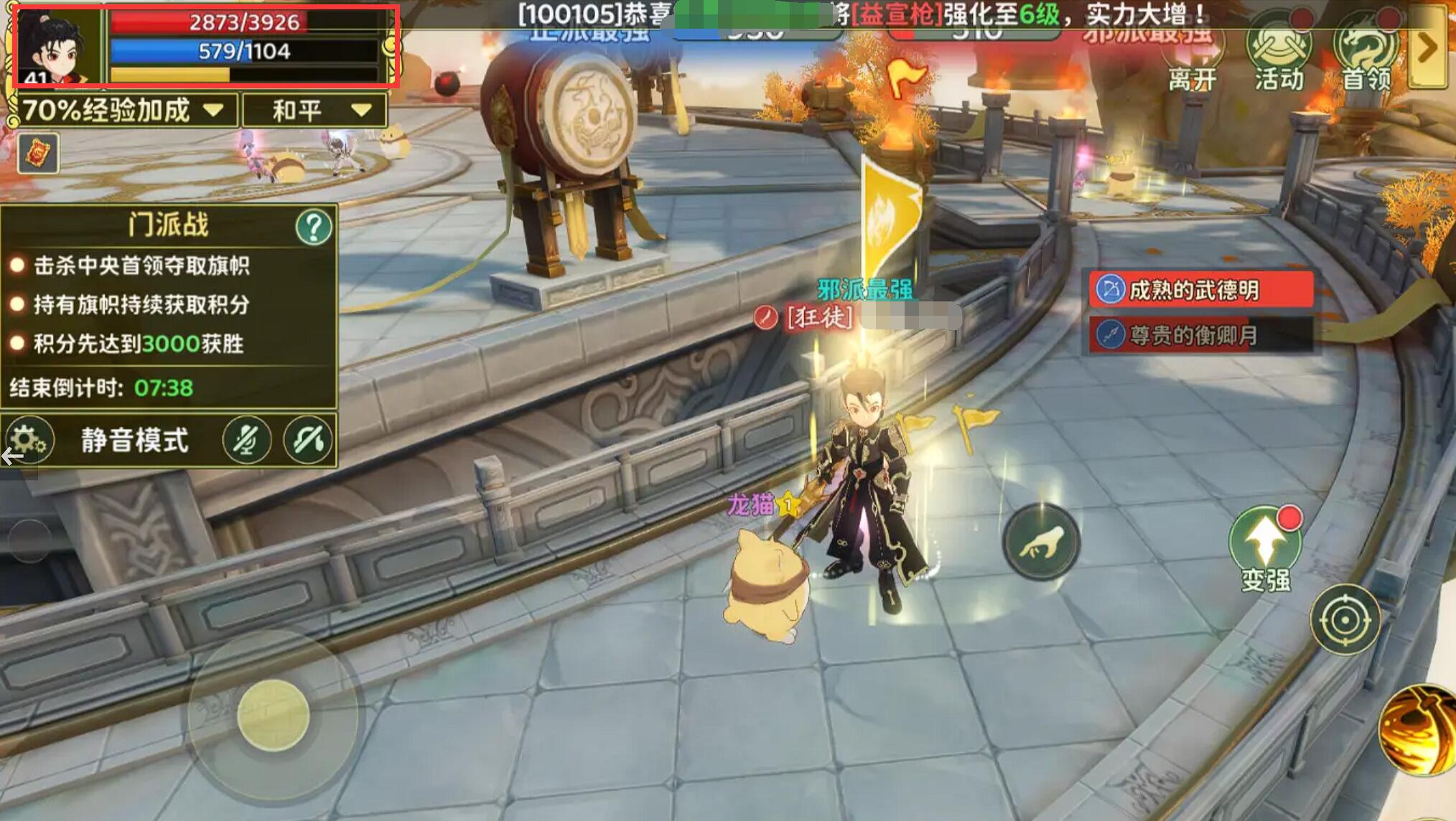1456x821 pixels.
Task: Toggle the muted speaker button
Action: click(309, 440)
